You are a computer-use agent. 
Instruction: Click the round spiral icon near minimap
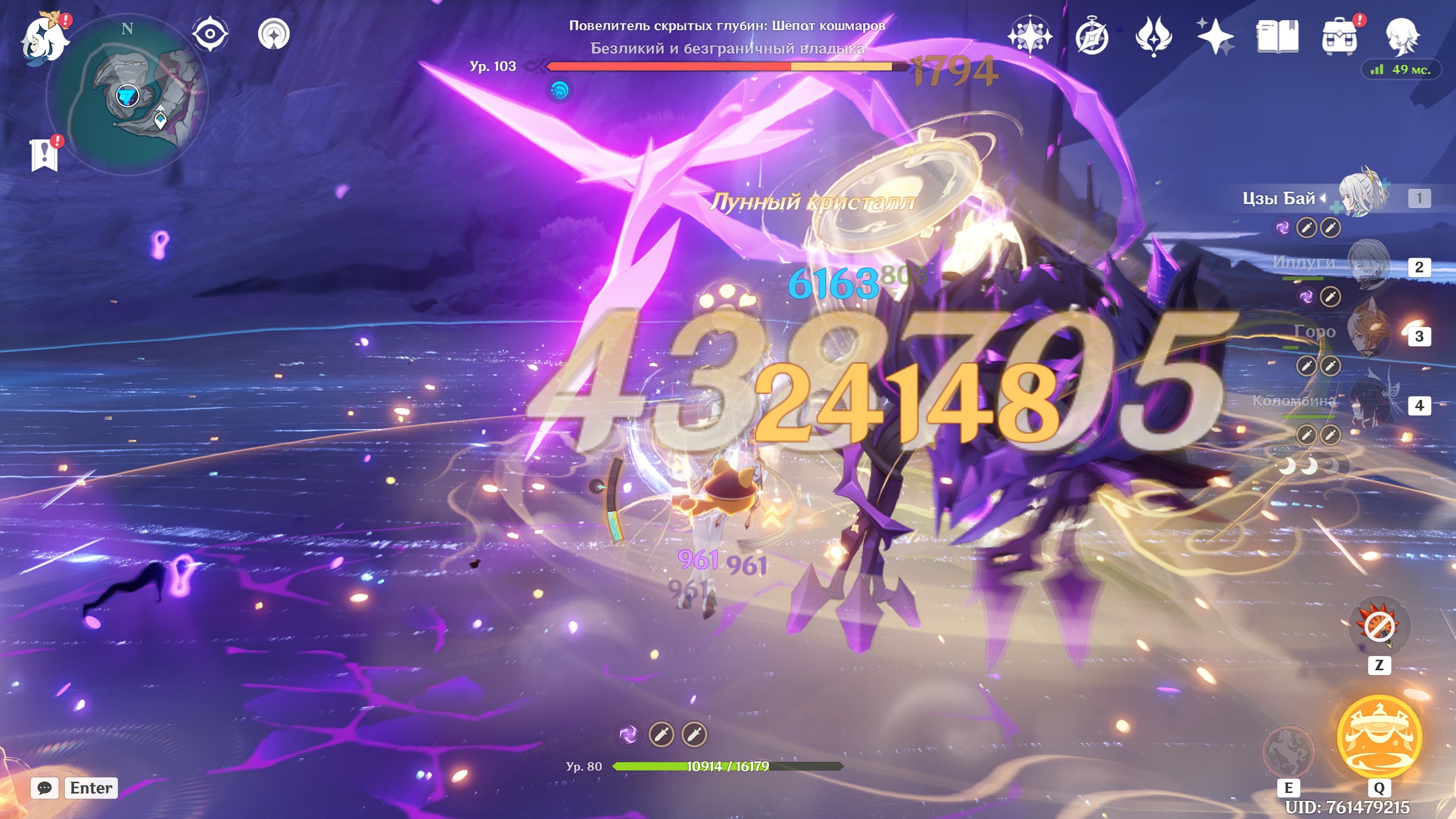(274, 34)
